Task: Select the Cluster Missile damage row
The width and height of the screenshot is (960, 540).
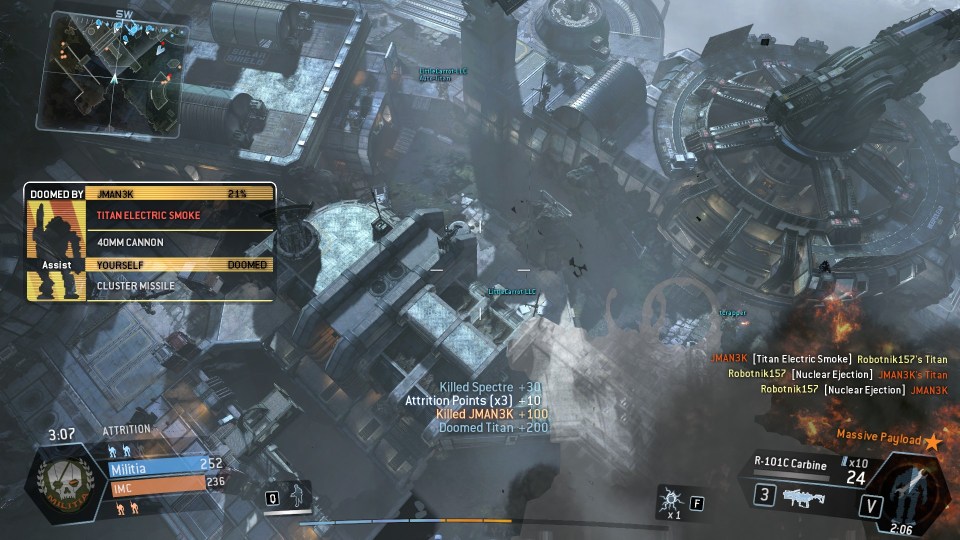Action: [181, 286]
